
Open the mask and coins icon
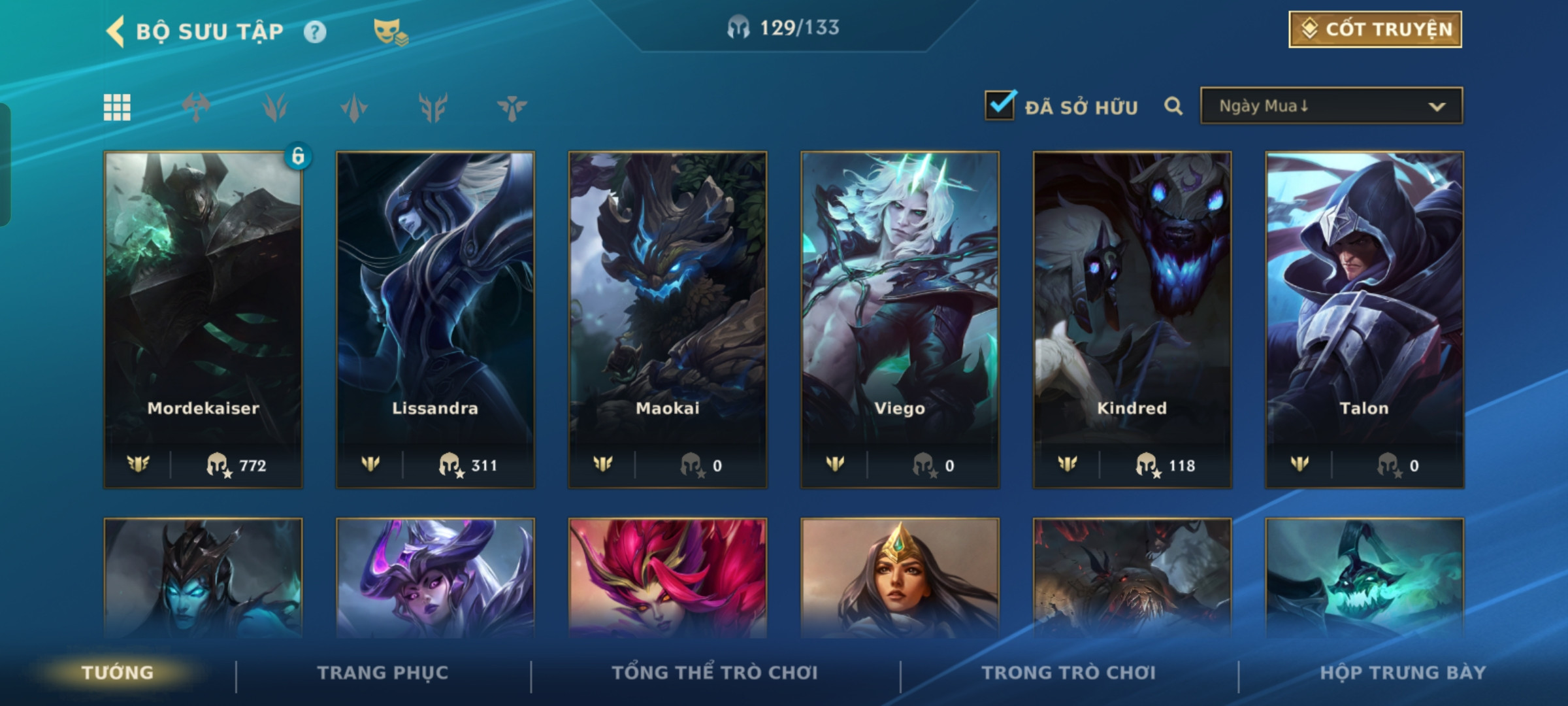tap(390, 31)
